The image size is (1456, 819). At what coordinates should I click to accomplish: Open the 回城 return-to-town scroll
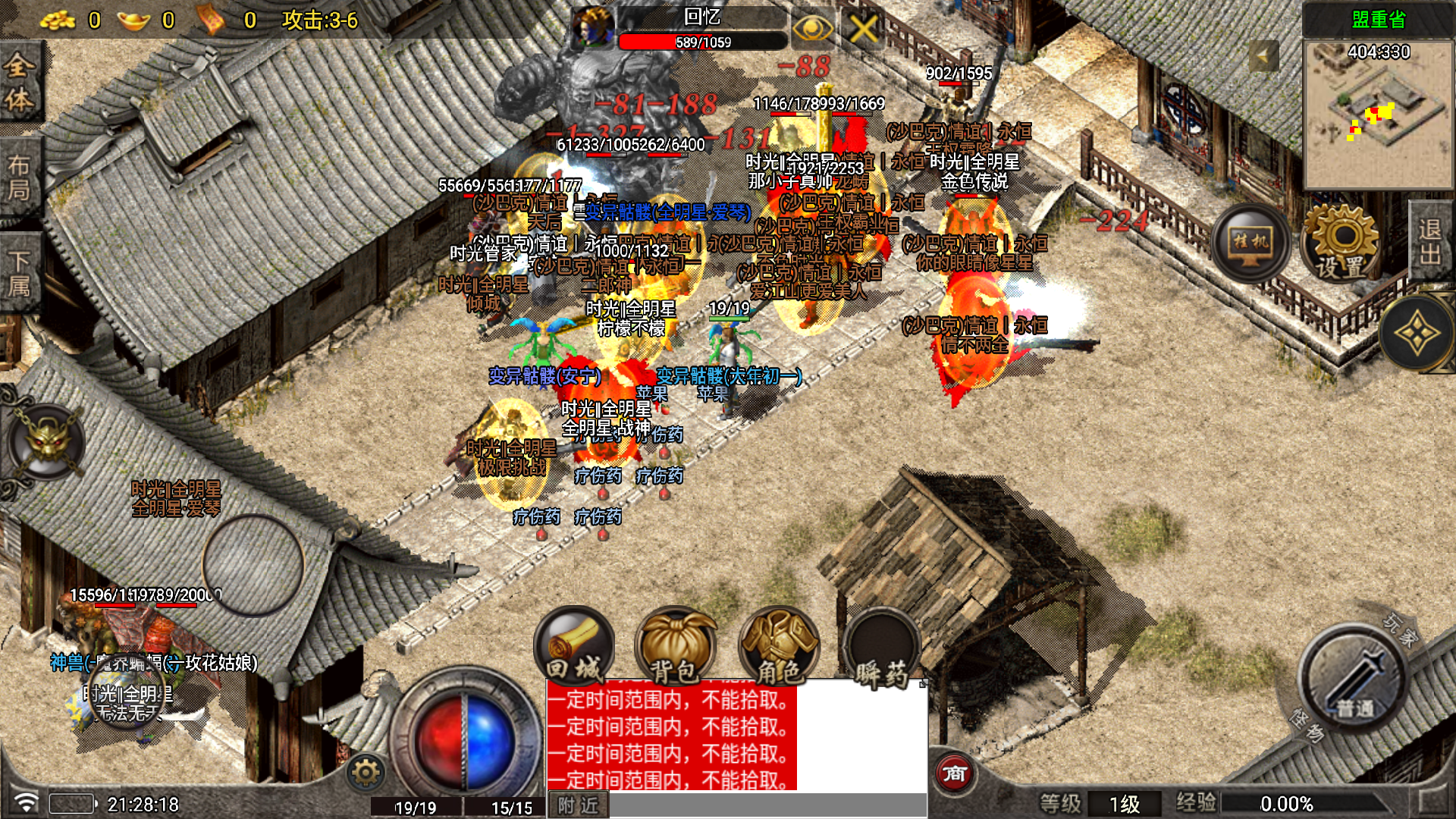click(x=574, y=646)
